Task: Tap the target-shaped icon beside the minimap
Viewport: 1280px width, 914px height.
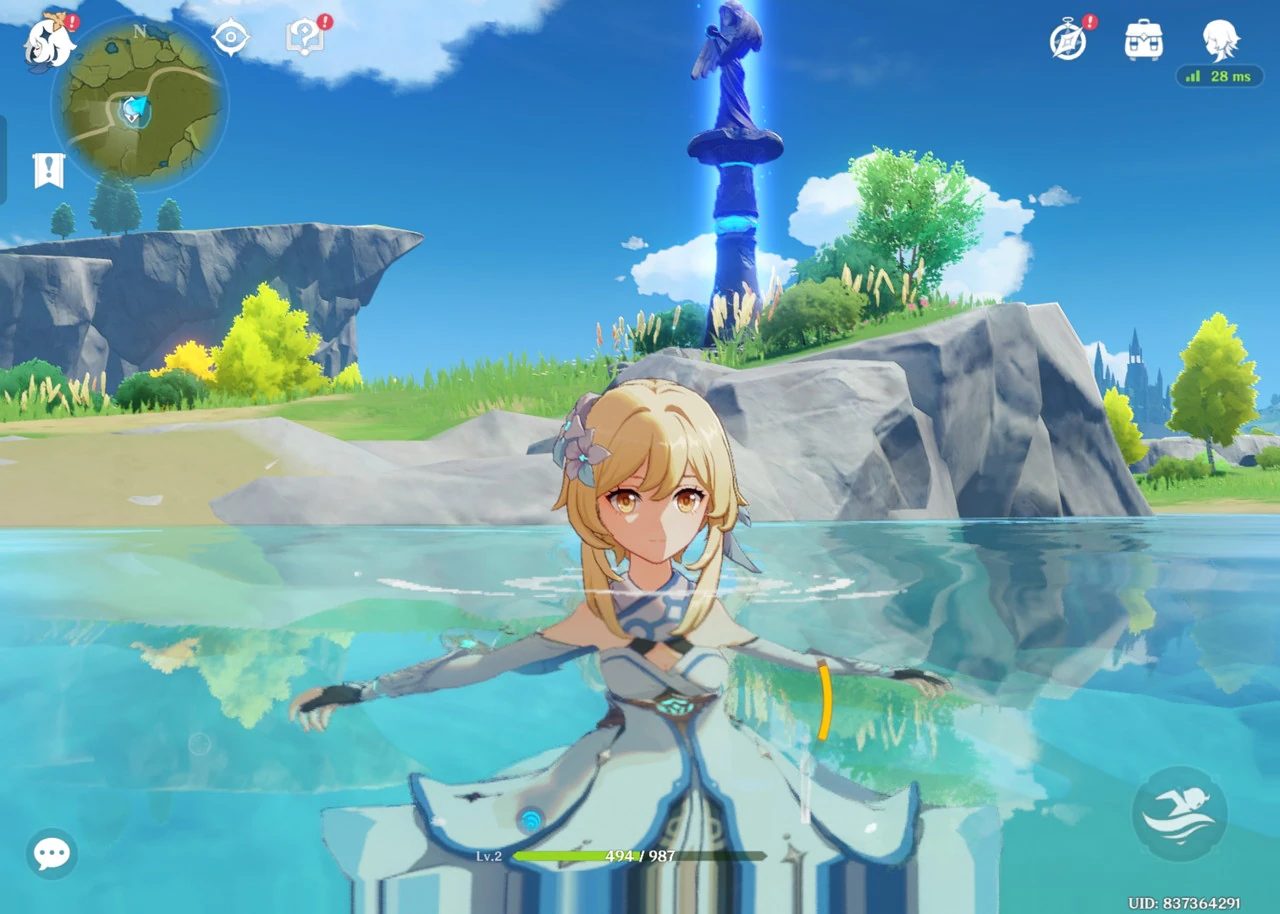Action: (230, 38)
